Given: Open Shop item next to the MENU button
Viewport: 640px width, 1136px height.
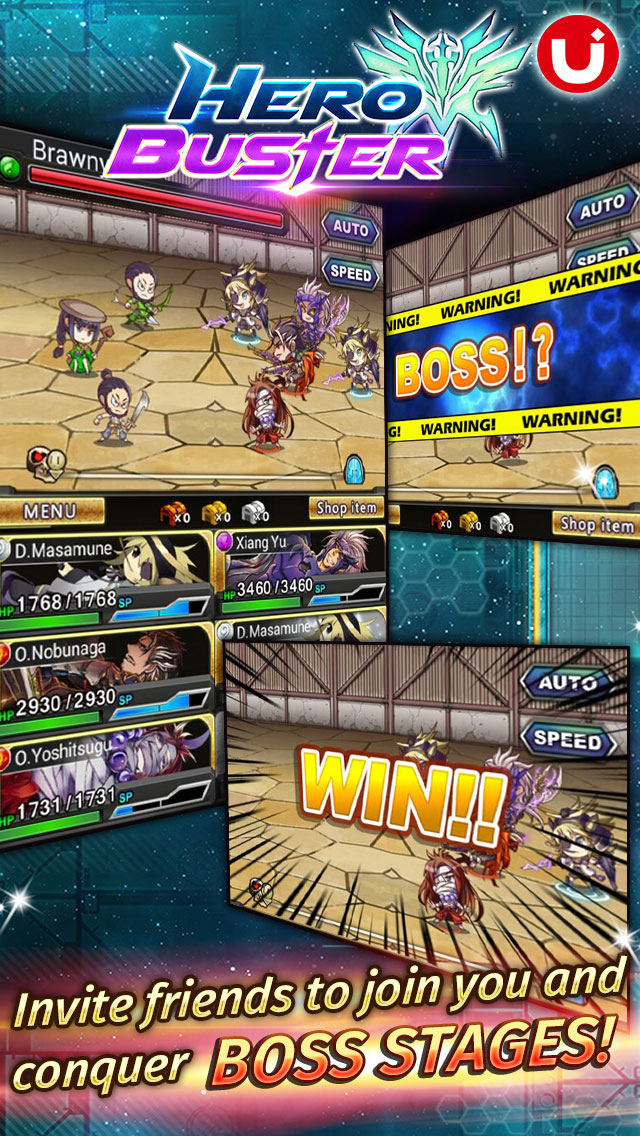Looking at the screenshot, I should click(346, 508).
